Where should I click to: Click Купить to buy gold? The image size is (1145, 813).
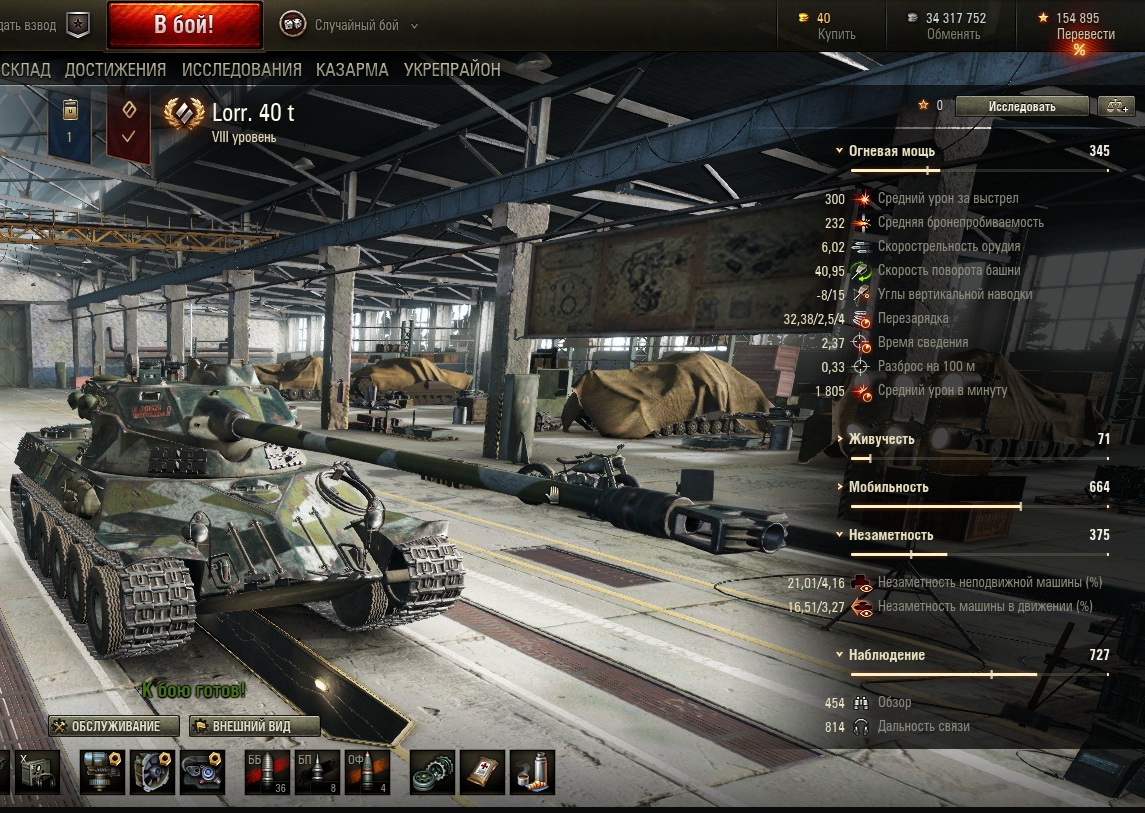[836, 34]
